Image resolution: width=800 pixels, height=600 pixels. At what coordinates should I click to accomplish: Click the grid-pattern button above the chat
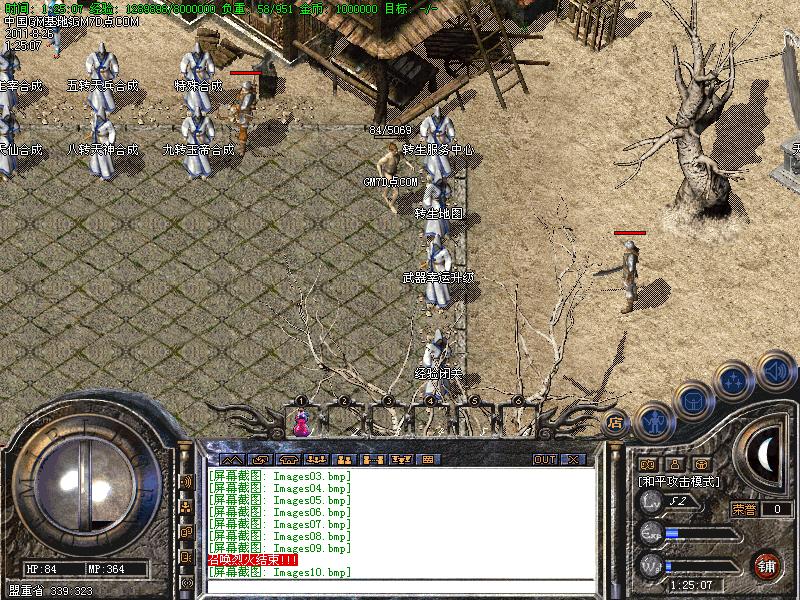428,459
